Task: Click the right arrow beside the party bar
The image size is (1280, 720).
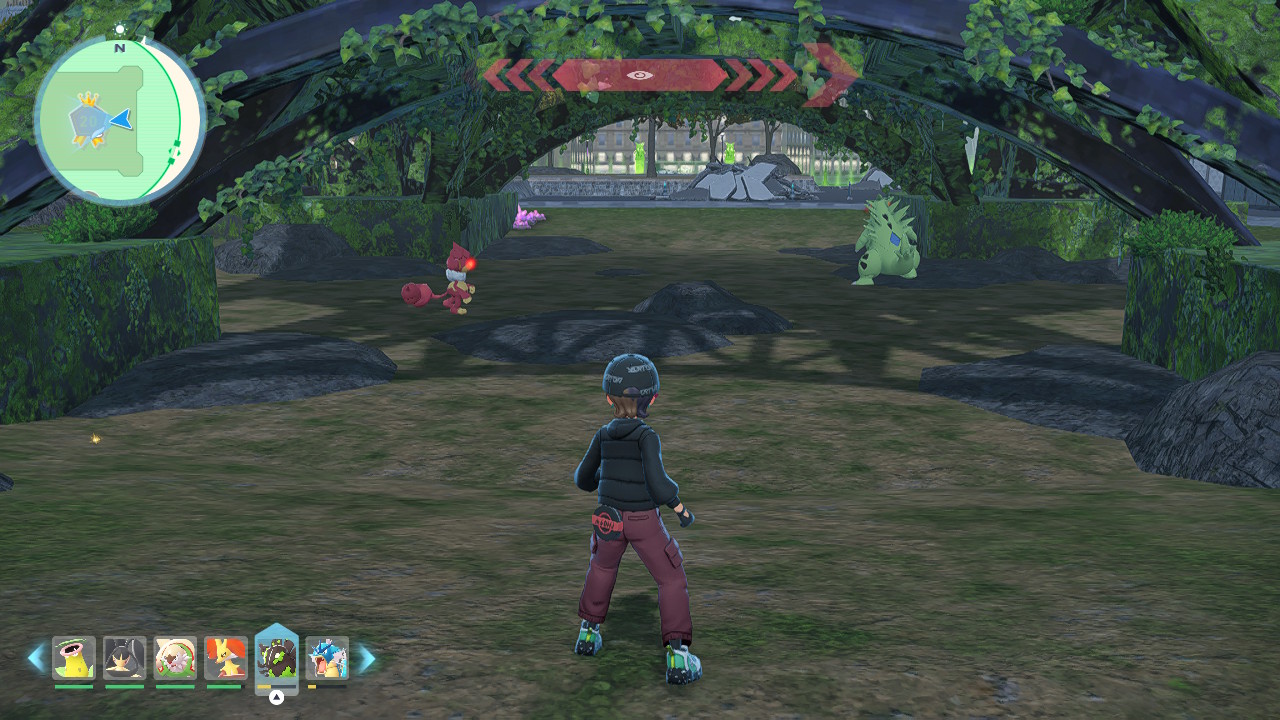Action: (366, 658)
